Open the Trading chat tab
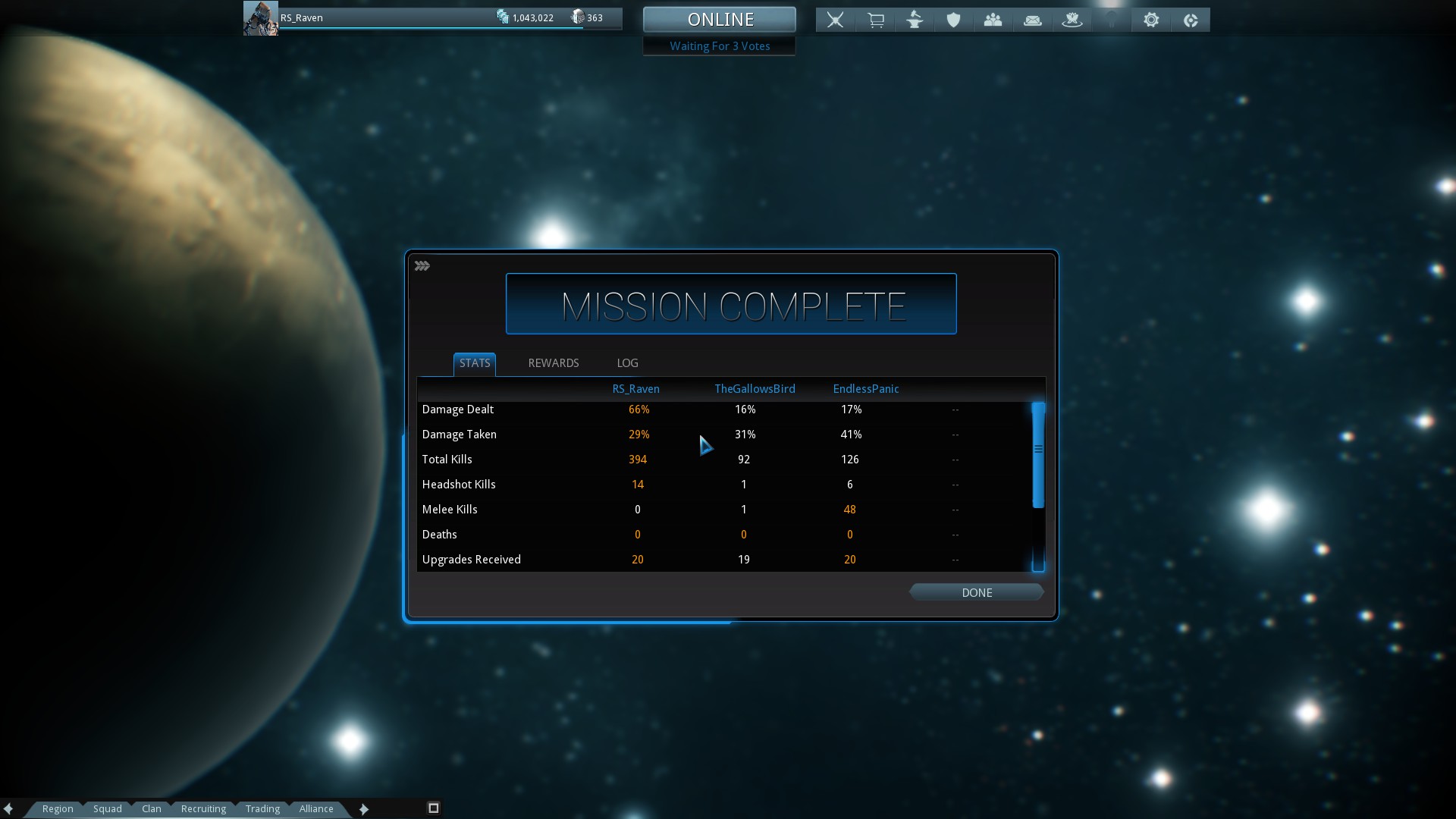Image resolution: width=1456 pixels, height=819 pixels. 262,808
